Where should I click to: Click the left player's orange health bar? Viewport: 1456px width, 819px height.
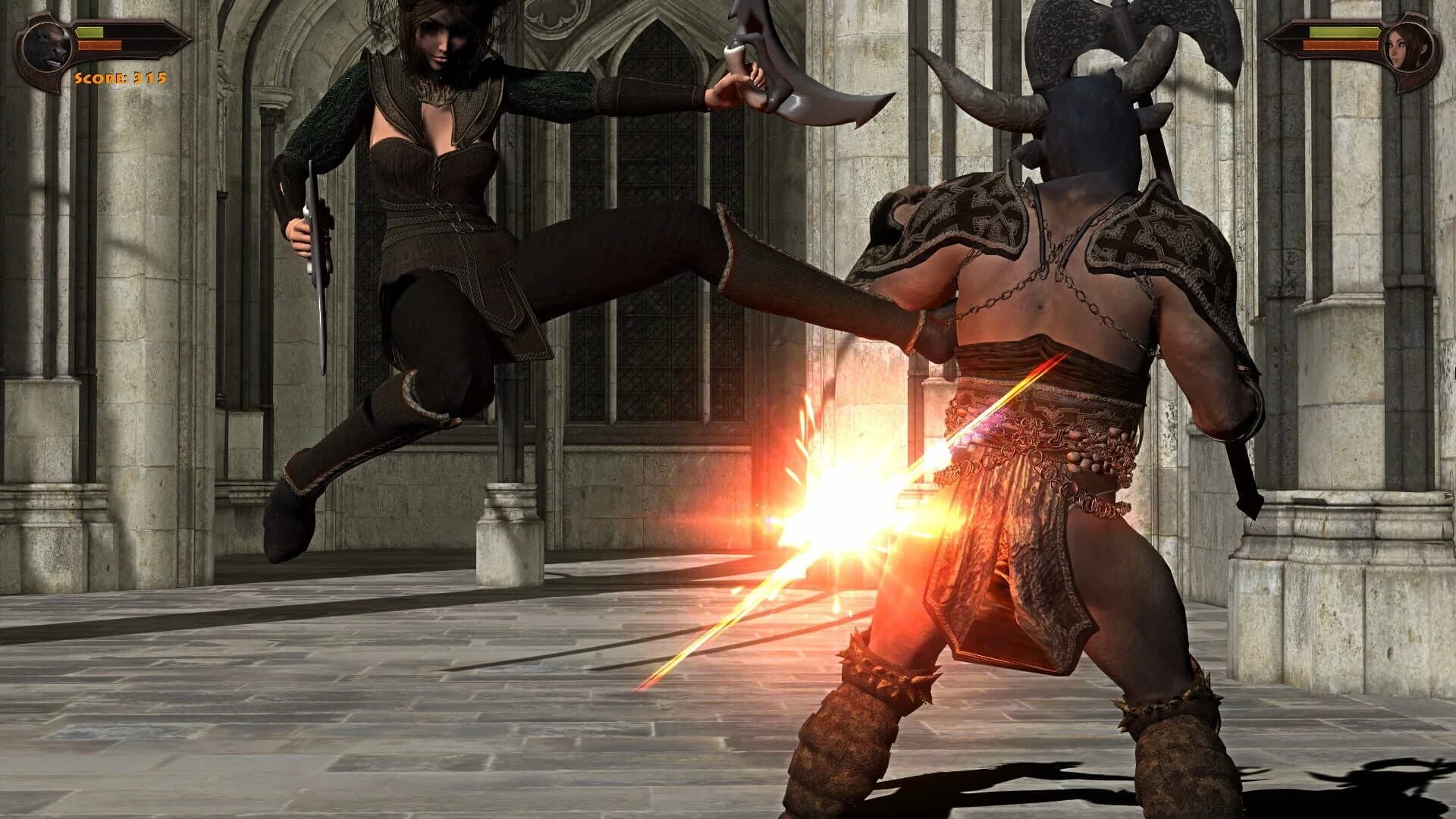tap(99, 45)
